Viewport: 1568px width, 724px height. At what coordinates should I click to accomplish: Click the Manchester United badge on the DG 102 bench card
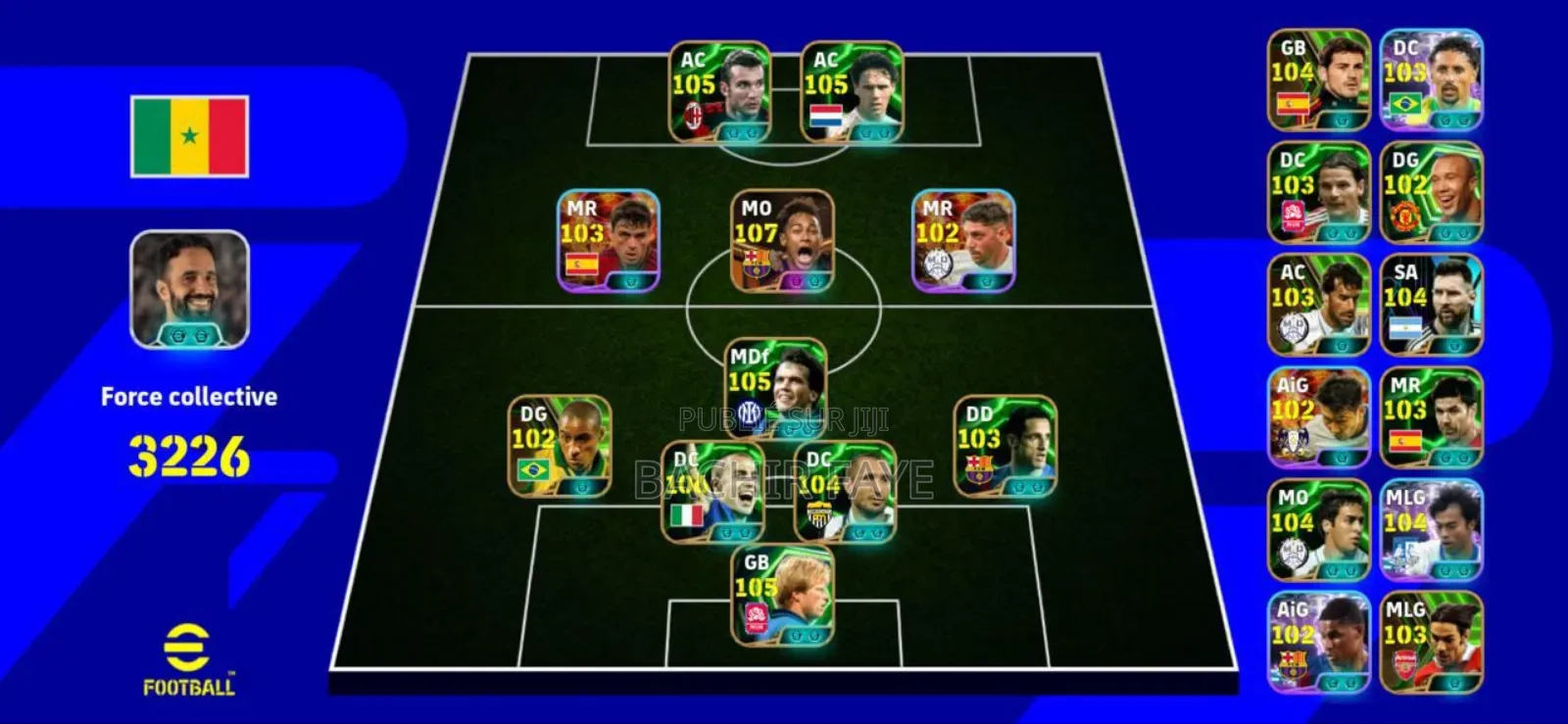click(1405, 216)
